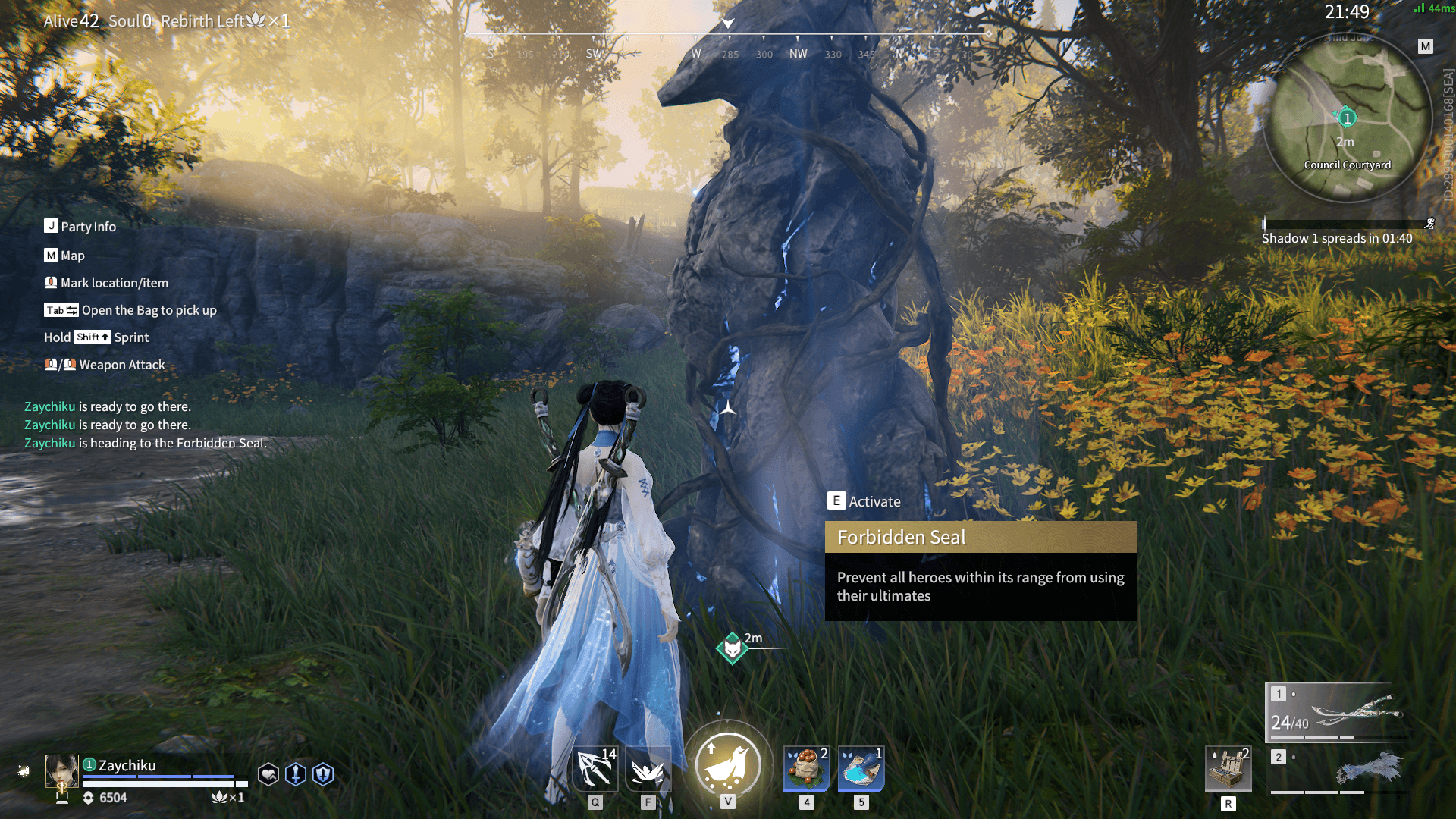Equip the dual daggers in weapon slot 1
Viewport: 1456px width, 819px height.
click(x=1338, y=713)
